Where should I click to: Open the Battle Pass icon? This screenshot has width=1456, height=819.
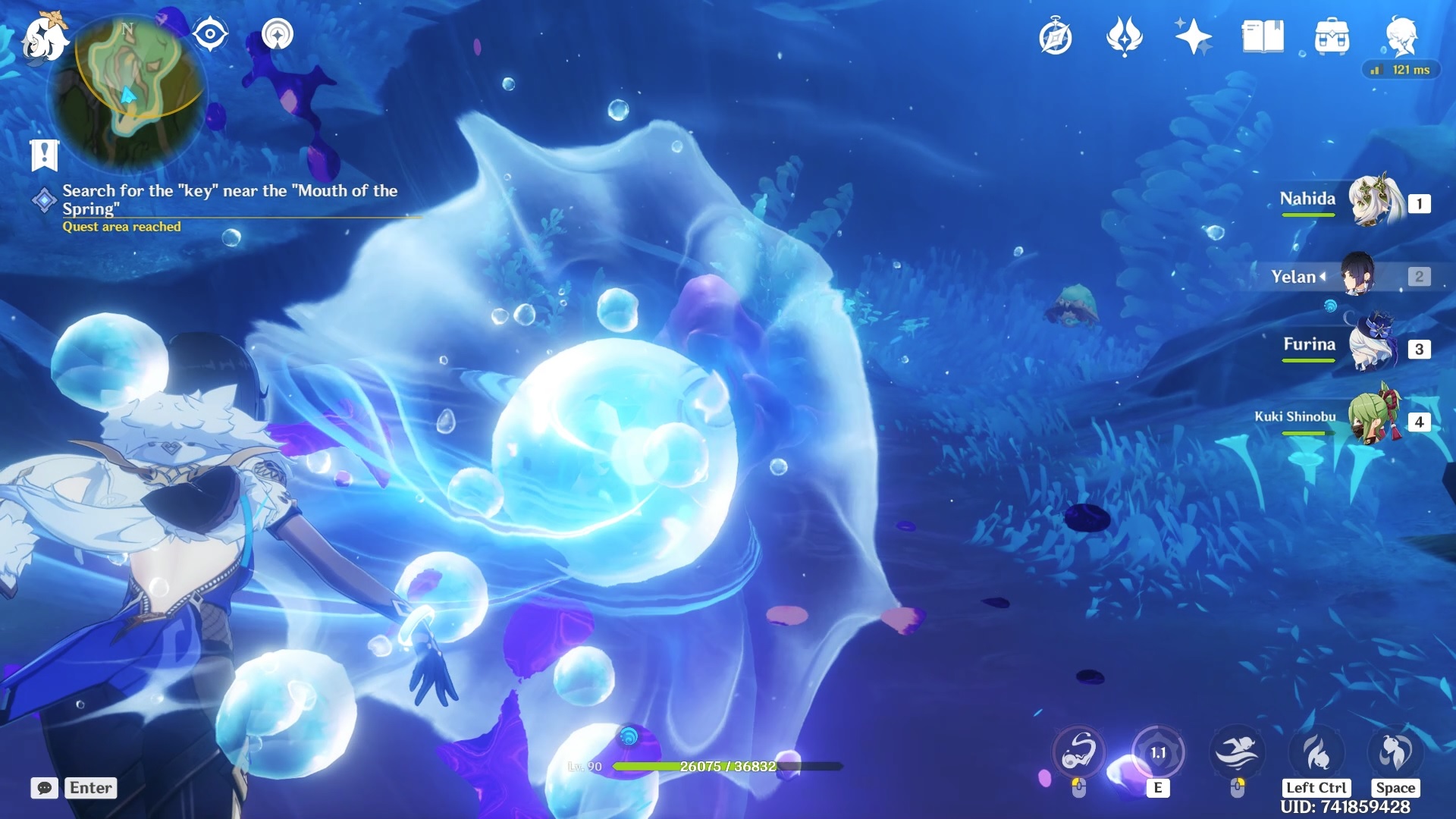tap(1125, 36)
